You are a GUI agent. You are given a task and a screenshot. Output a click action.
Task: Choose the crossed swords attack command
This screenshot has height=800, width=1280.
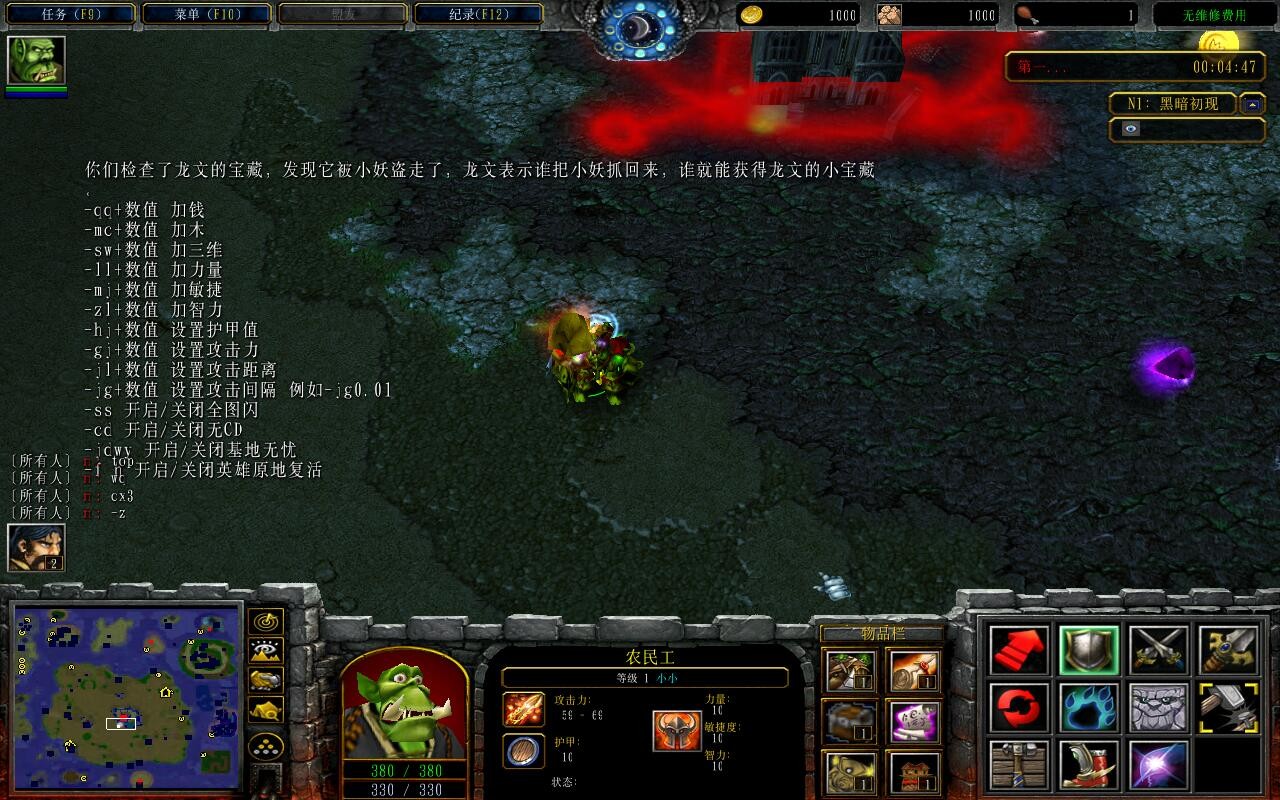(1159, 650)
